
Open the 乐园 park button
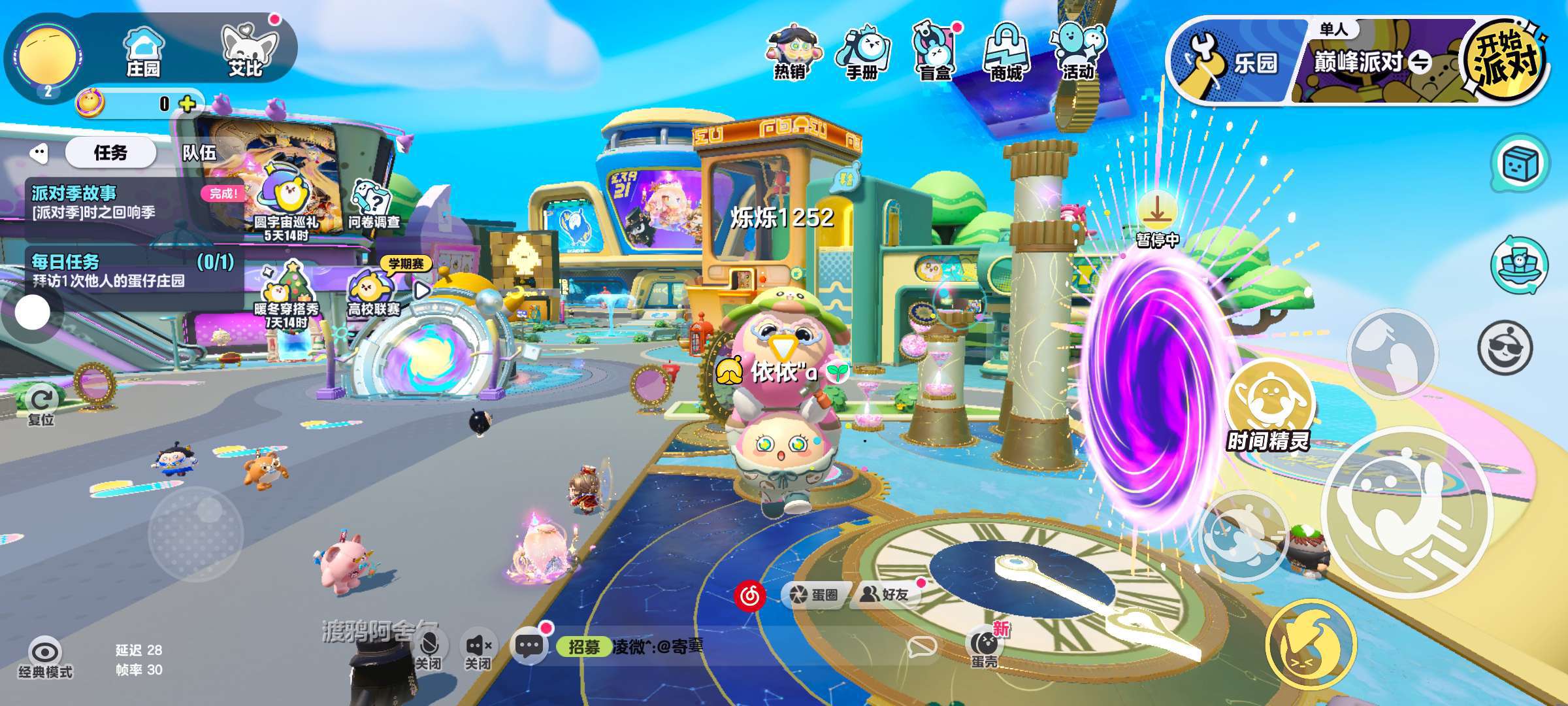(1232, 63)
